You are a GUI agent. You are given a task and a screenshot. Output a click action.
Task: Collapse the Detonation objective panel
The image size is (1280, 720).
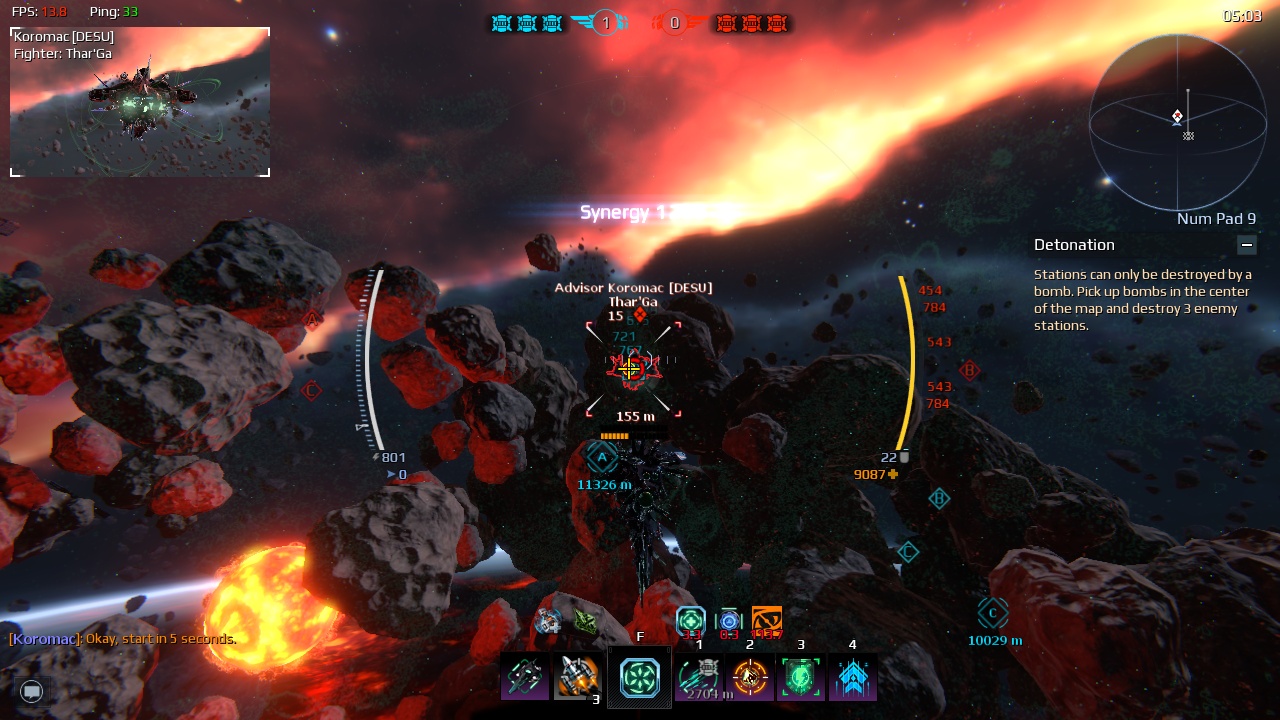pos(1246,245)
